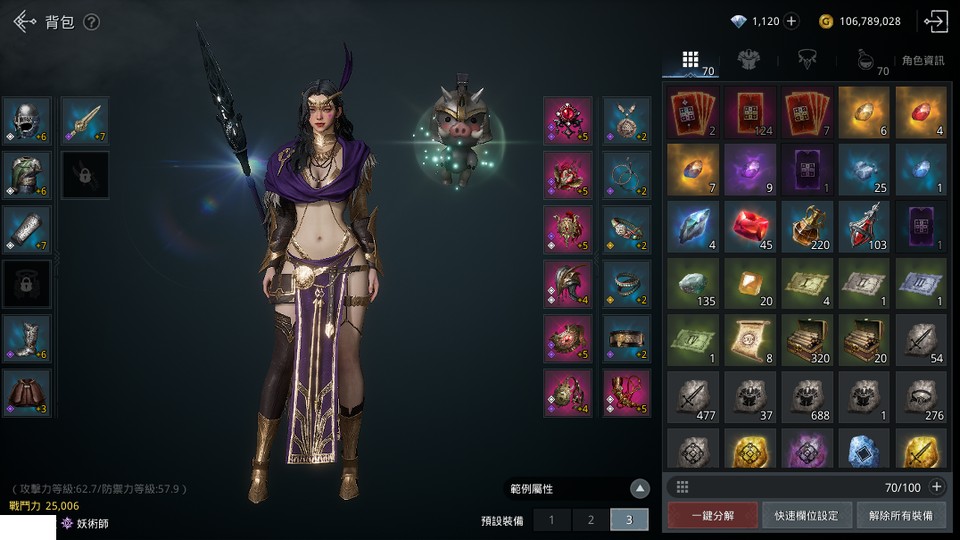Select the equipped boots slot
This screenshot has width=960, height=540.
click(27, 338)
